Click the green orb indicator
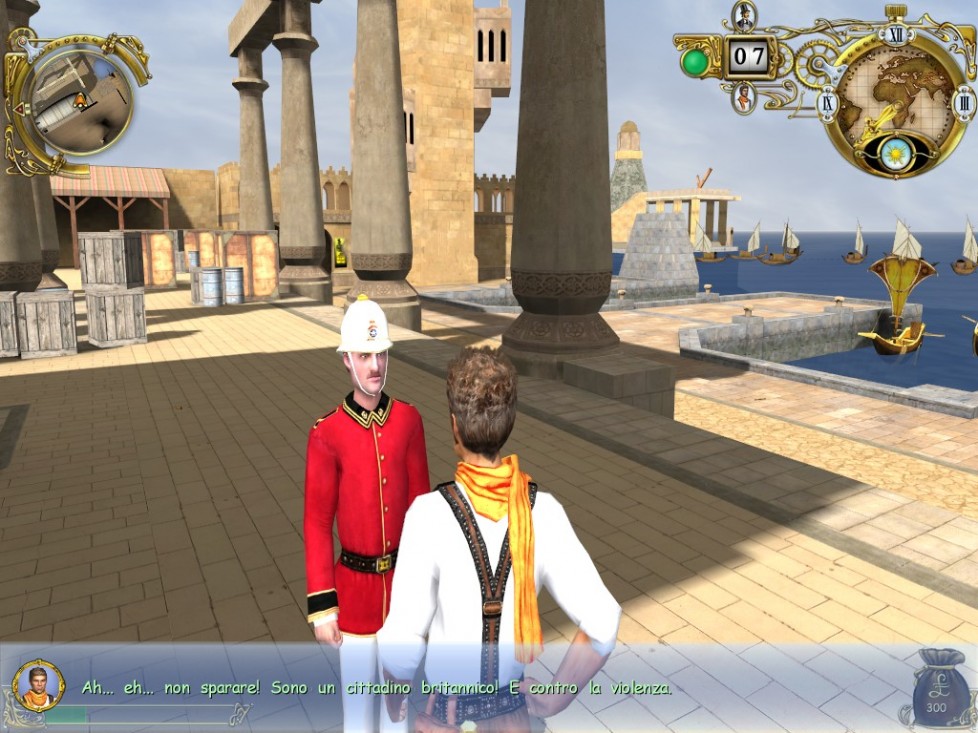 pos(694,62)
